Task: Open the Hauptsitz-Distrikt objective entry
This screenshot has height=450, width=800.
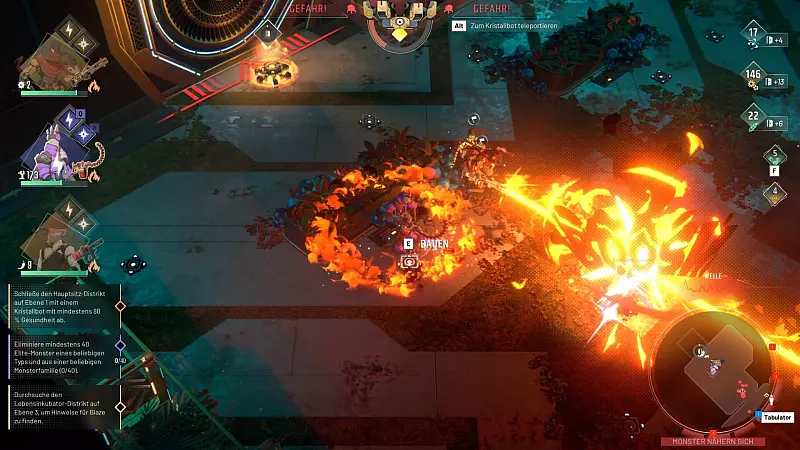Action: pyautogui.click(x=62, y=305)
